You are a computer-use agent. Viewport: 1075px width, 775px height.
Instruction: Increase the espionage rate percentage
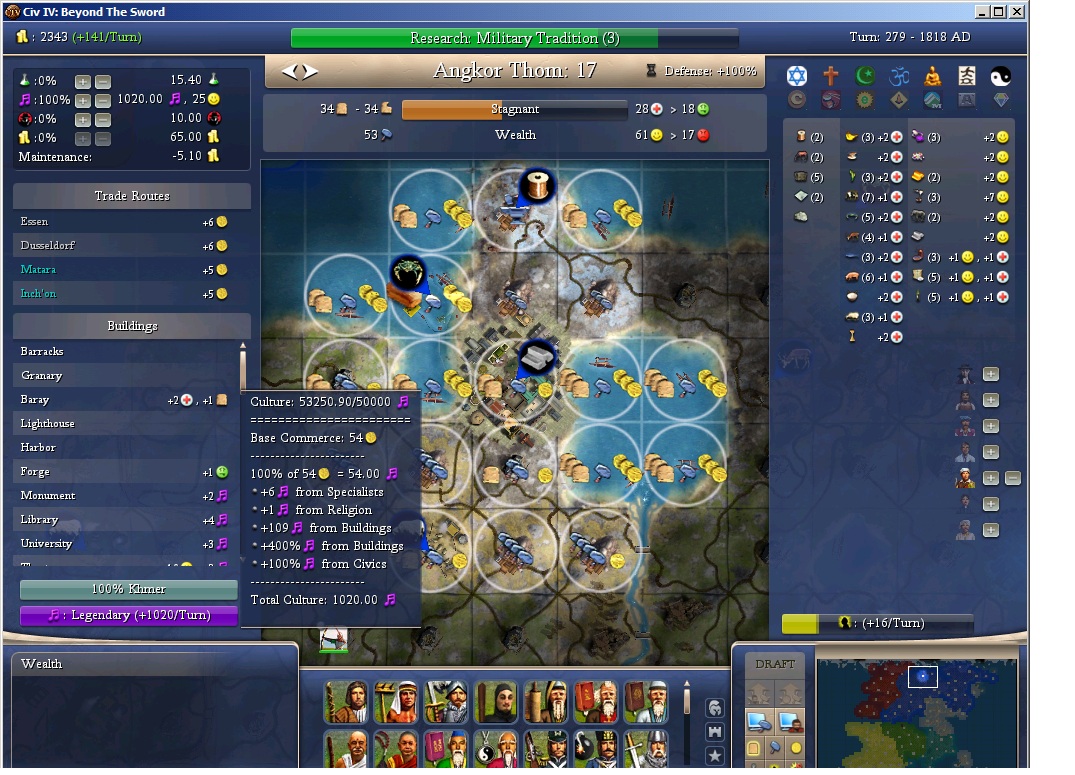[x=83, y=119]
